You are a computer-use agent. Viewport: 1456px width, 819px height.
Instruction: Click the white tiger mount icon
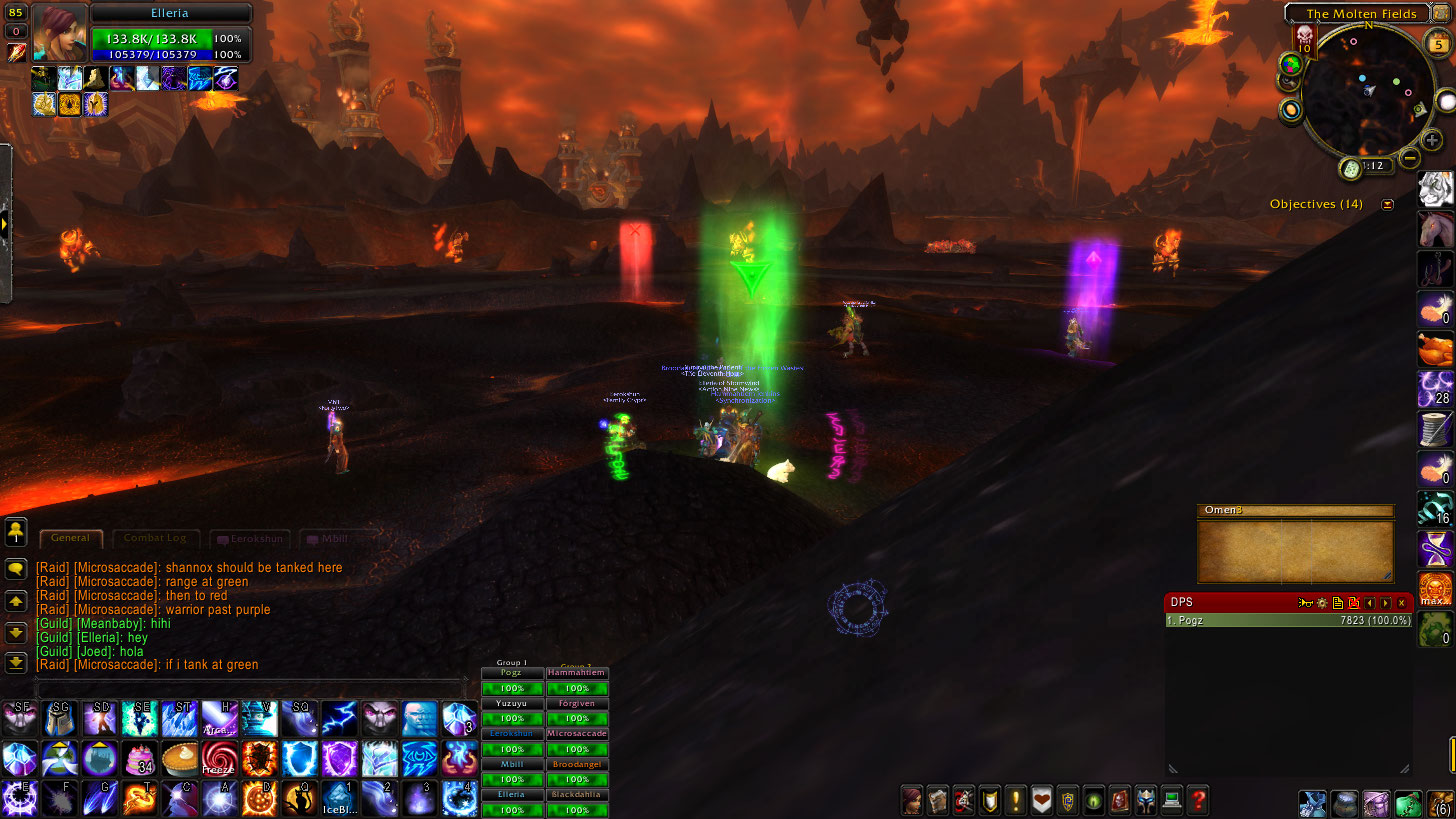(x=1435, y=188)
